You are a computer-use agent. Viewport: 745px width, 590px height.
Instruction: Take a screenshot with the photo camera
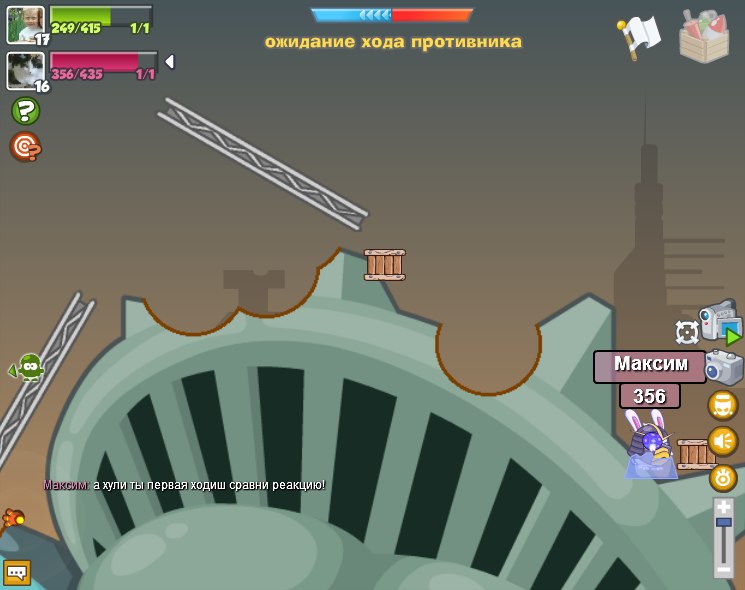(724, 367)
